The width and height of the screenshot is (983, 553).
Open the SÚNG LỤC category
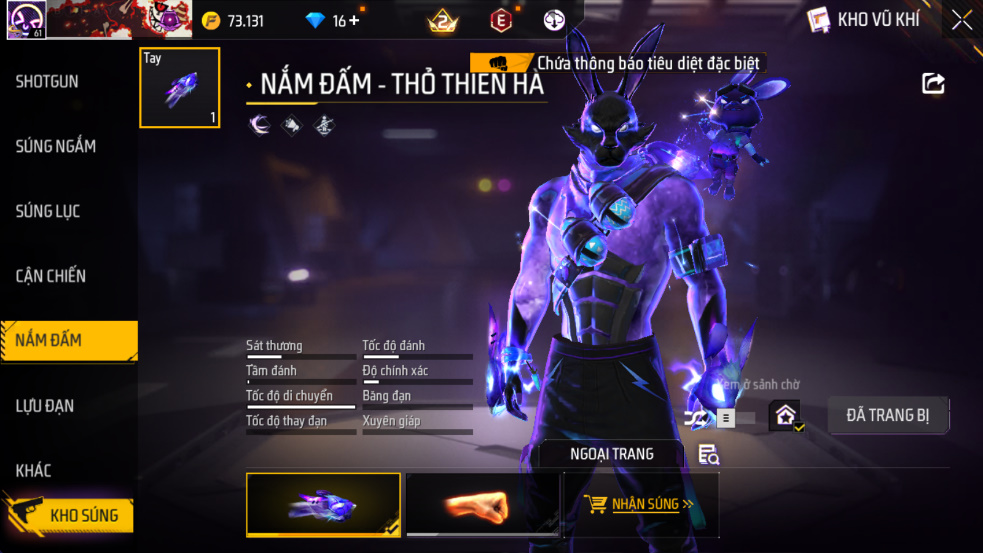pyautogui.click(x=48, y=211)
